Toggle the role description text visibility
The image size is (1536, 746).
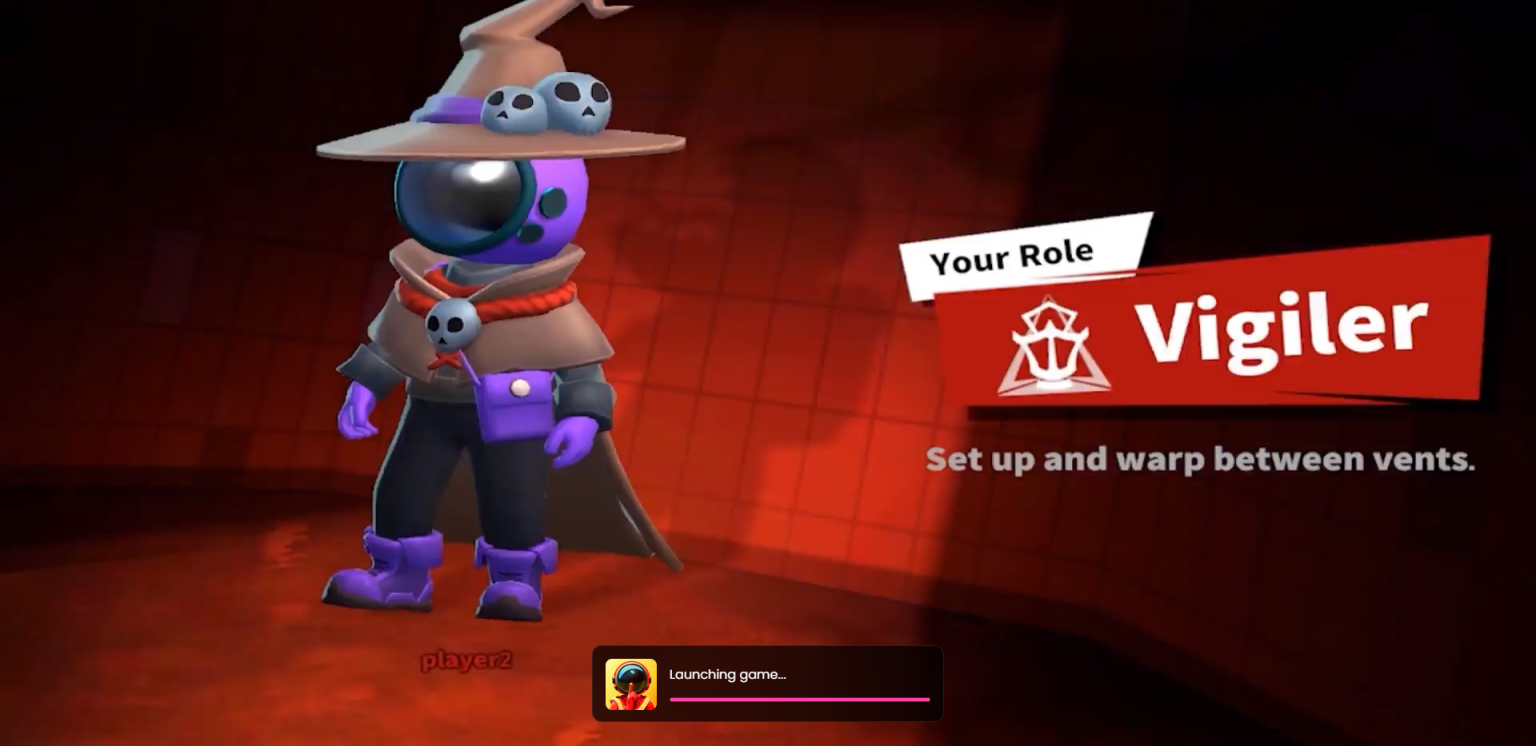[1200, 459]
